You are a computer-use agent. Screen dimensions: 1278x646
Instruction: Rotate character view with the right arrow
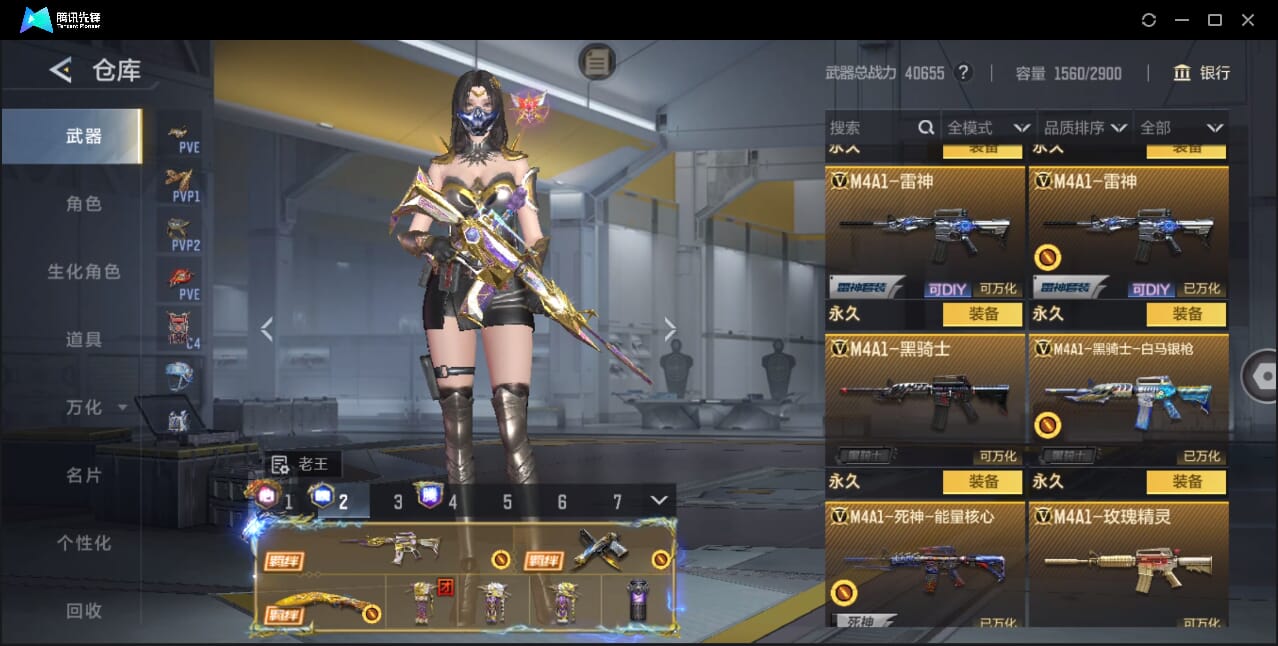[670, 329]
